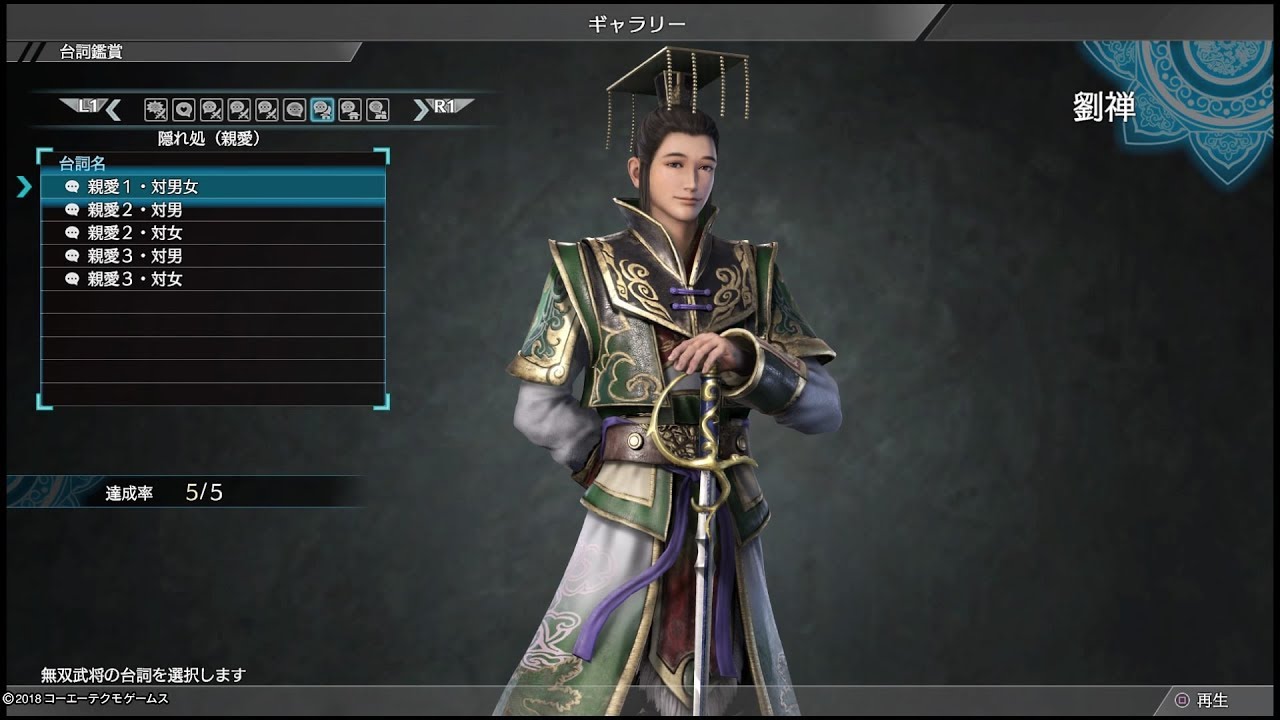Switch to the plain speech bubble tab

(x=294, y=109)
